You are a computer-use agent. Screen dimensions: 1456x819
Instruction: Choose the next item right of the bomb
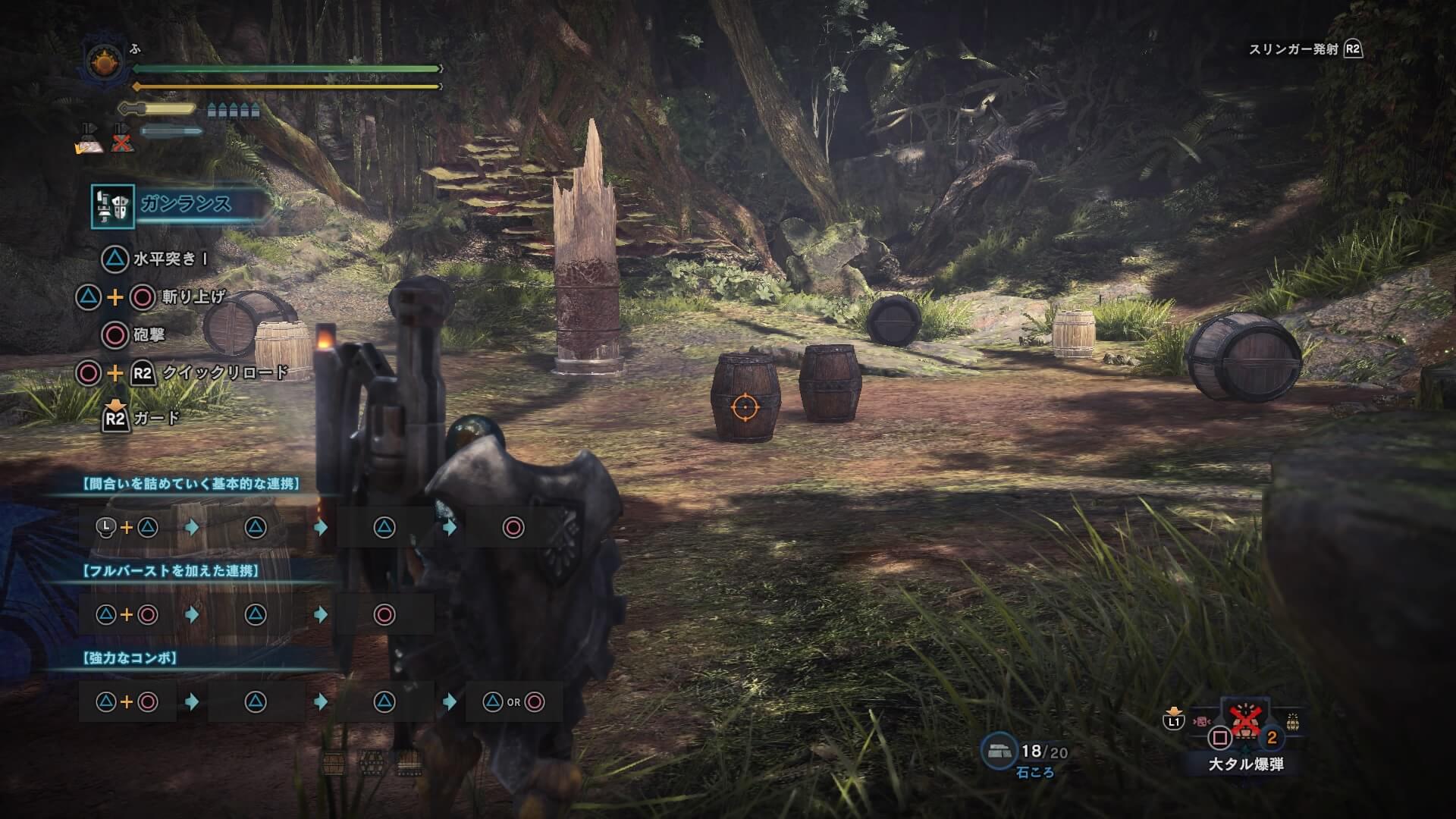tap(1292, 723)
